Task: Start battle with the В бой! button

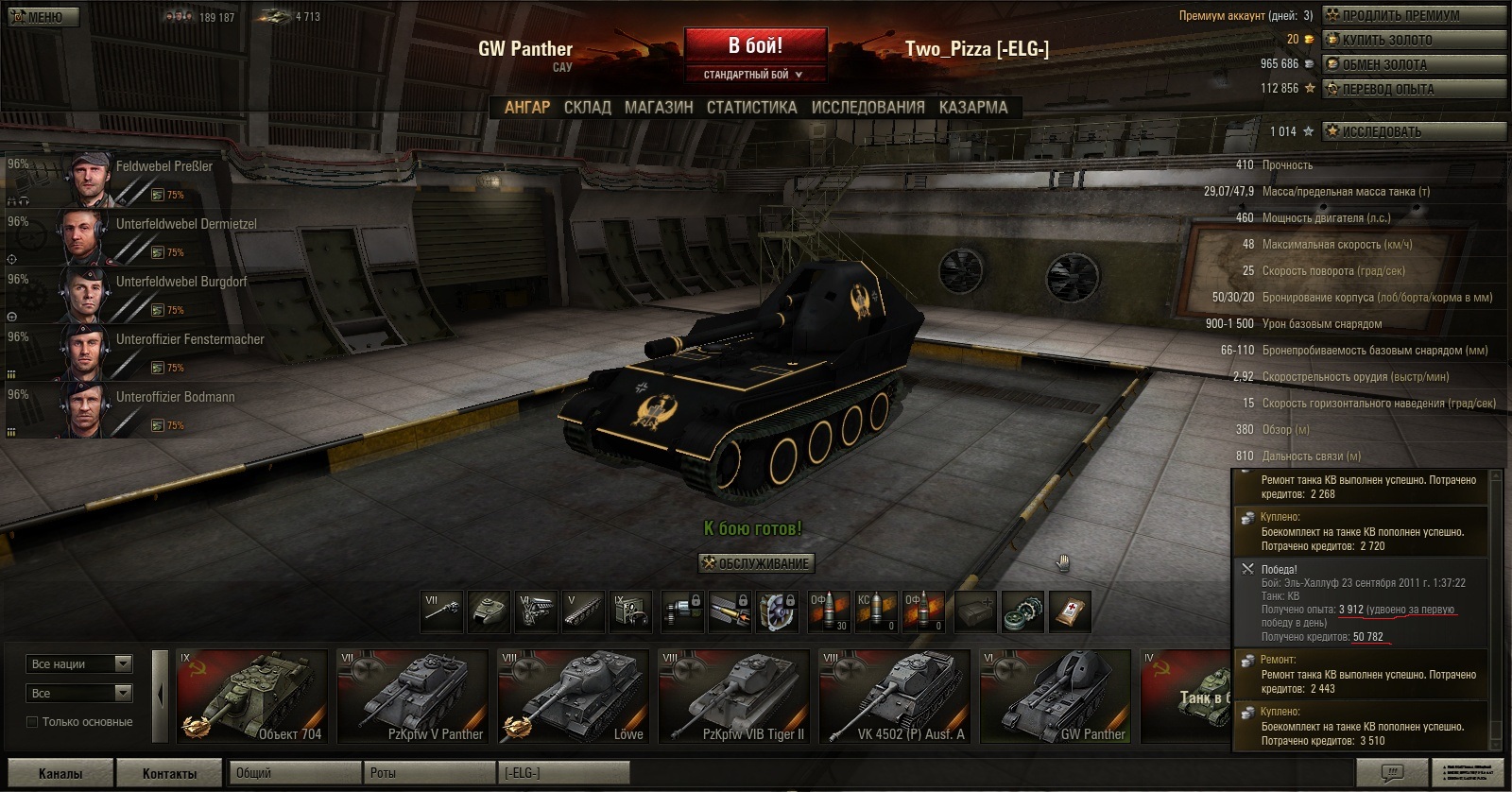Action: (755, 46)
